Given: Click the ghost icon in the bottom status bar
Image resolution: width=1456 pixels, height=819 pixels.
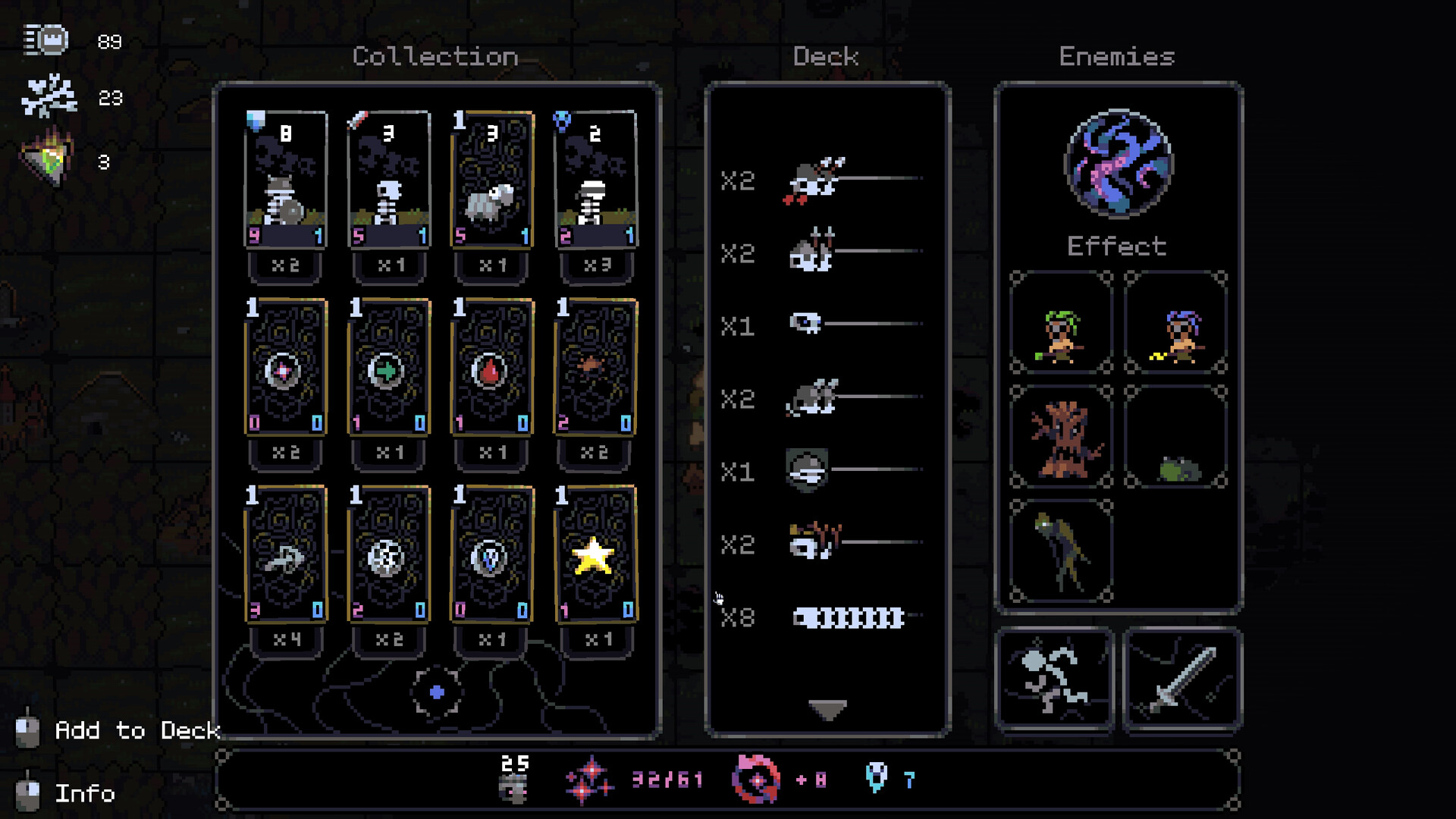Looking at the screenshot, I should tap(876, 778).
